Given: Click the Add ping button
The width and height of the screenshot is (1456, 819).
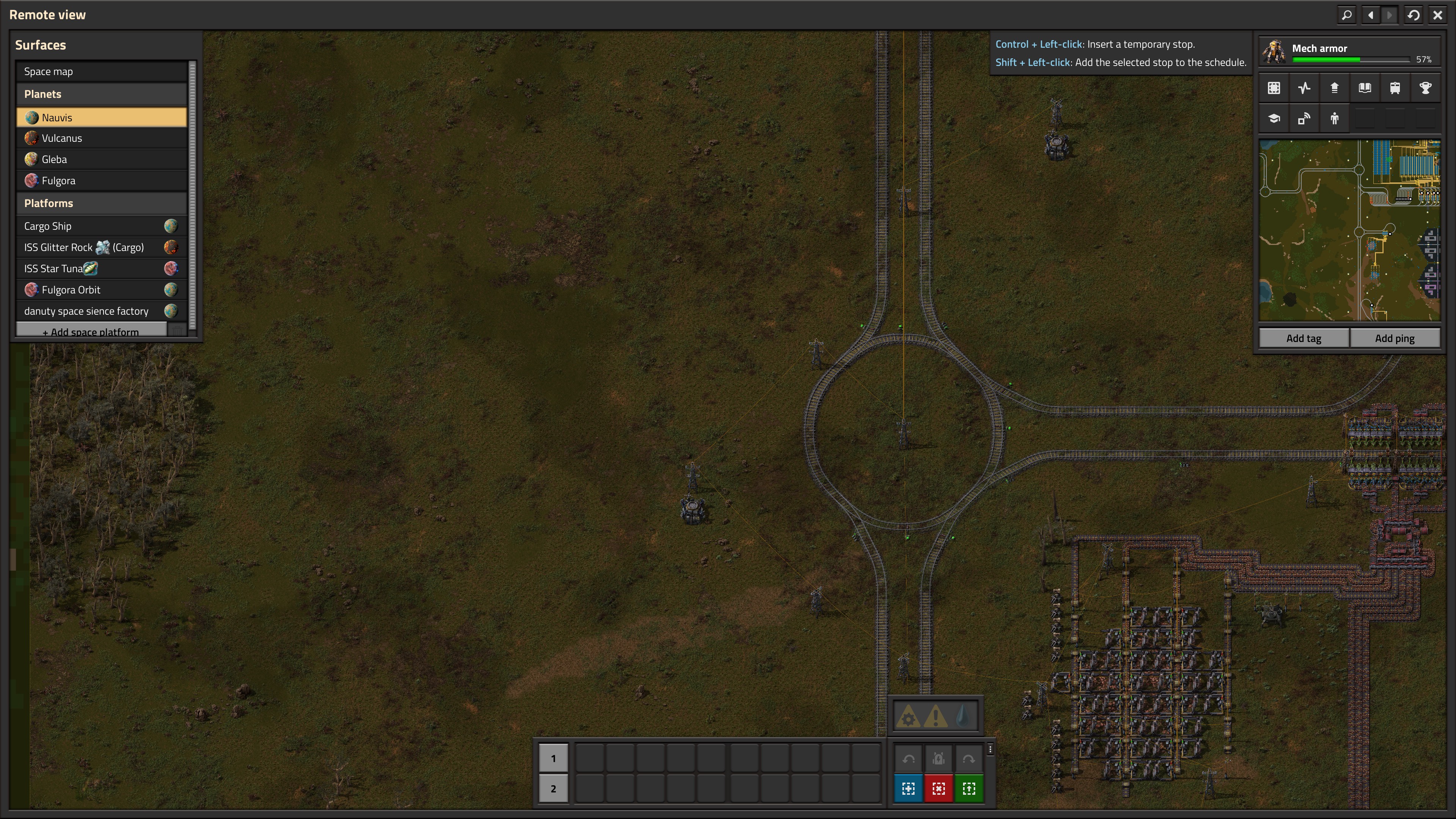Looking at the screenshot, I should pos(1395,338).
